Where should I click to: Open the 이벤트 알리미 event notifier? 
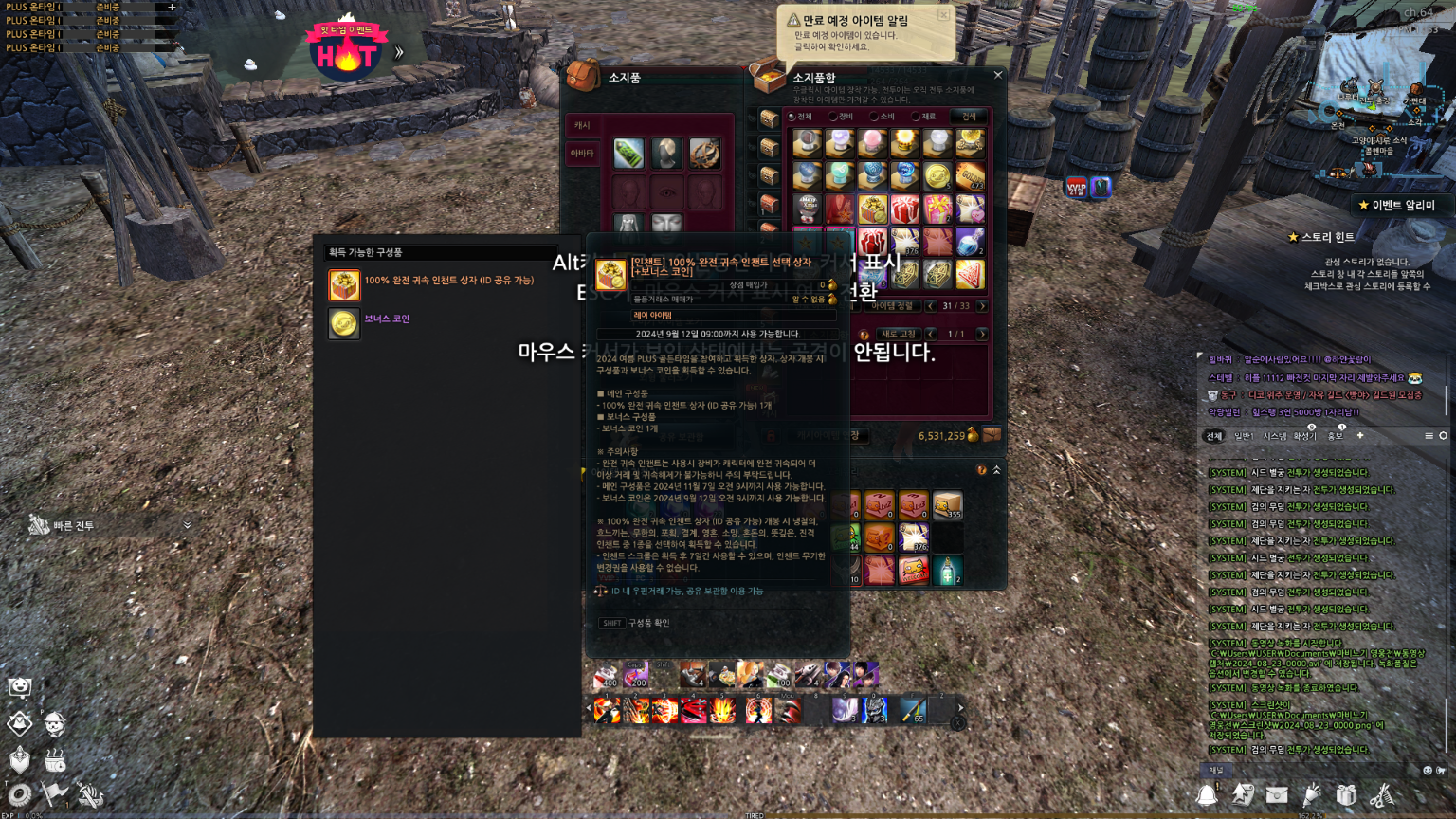(1396, 205)
